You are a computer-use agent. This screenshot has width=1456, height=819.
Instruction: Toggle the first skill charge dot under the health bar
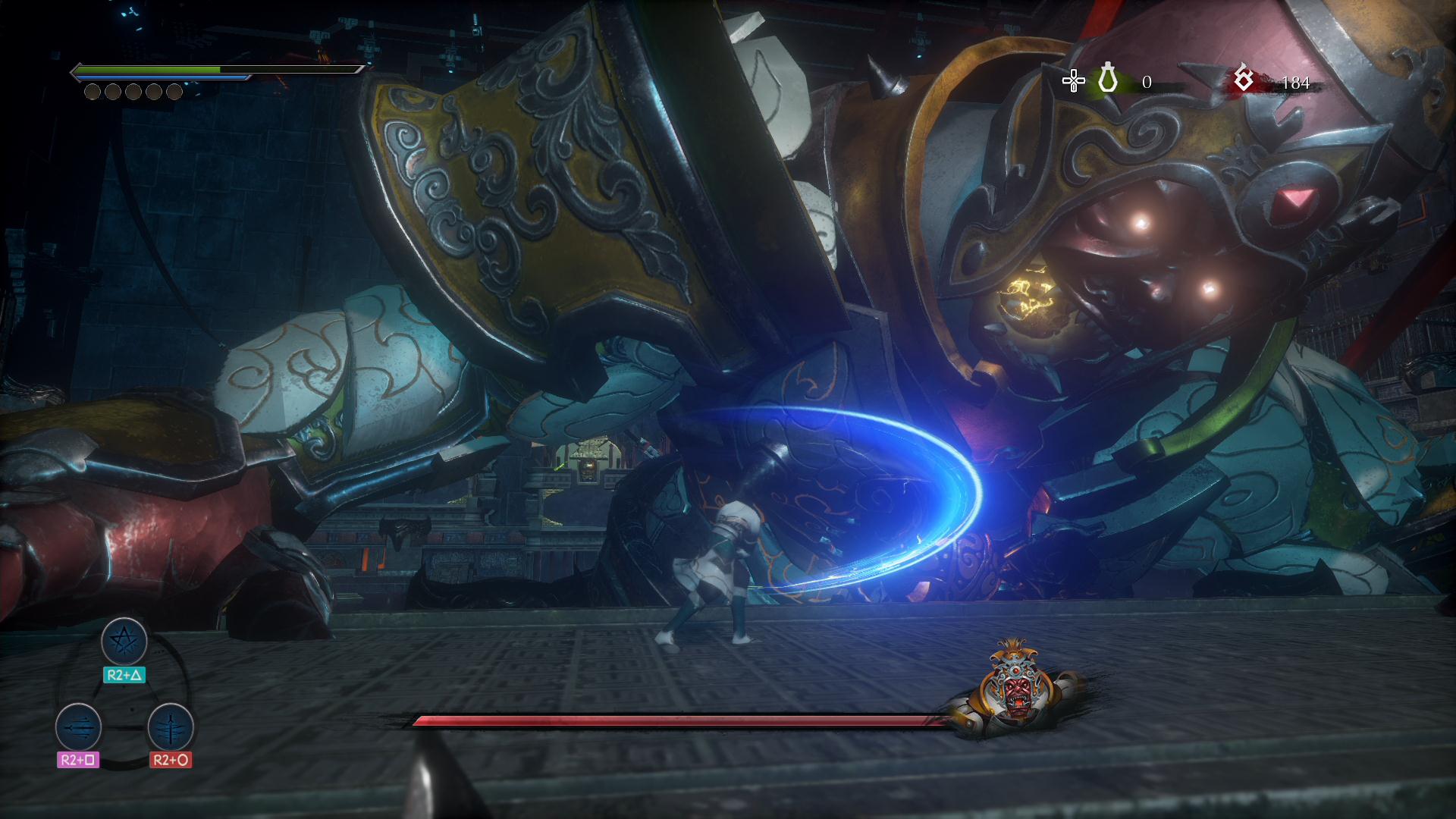tap(90, 93)
